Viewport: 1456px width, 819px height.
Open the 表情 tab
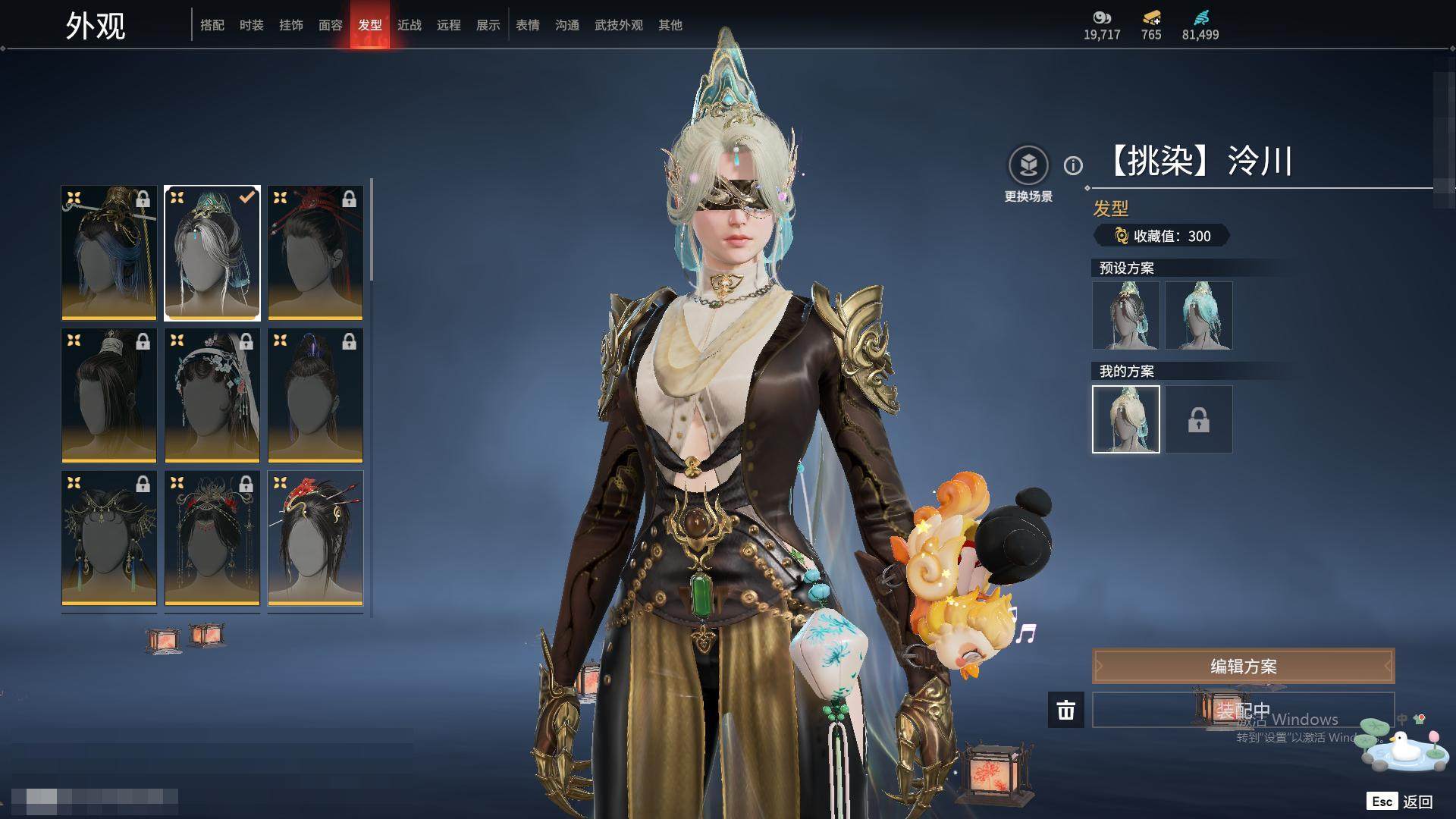[x=528, y=25]
